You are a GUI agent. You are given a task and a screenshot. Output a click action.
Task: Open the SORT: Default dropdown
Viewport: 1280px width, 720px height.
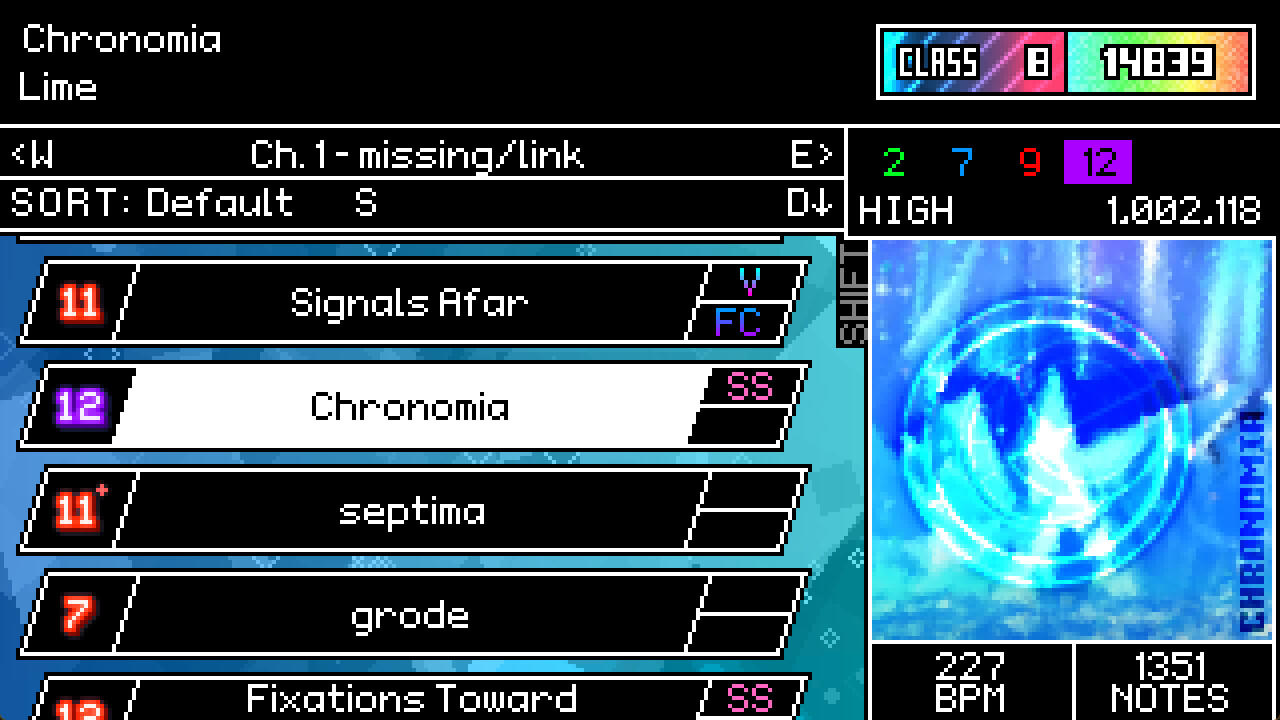tap(150, 203)
